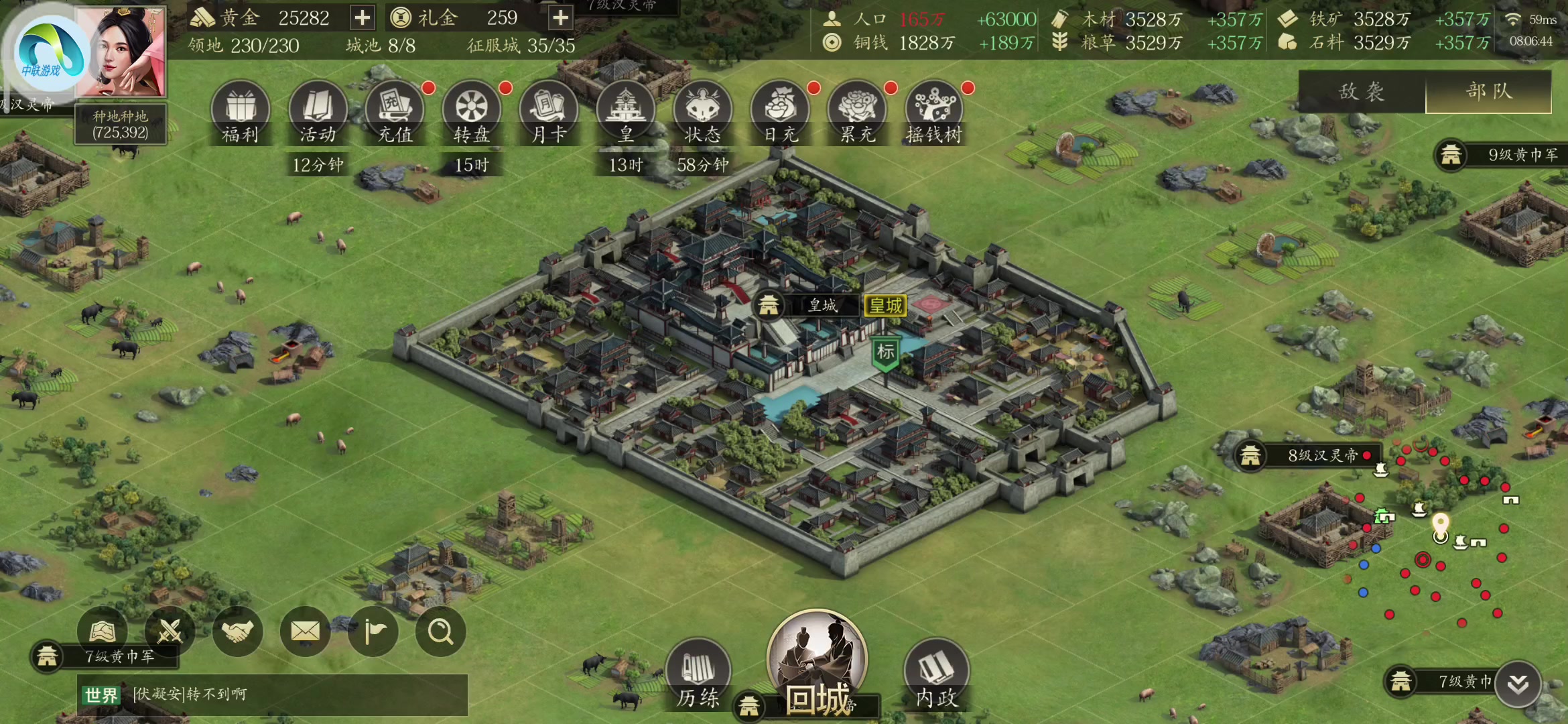The width and height of the screenshot is (1568, 724).
Task: Switch to the 部队 troops tab
Action: pos(1488,91)
